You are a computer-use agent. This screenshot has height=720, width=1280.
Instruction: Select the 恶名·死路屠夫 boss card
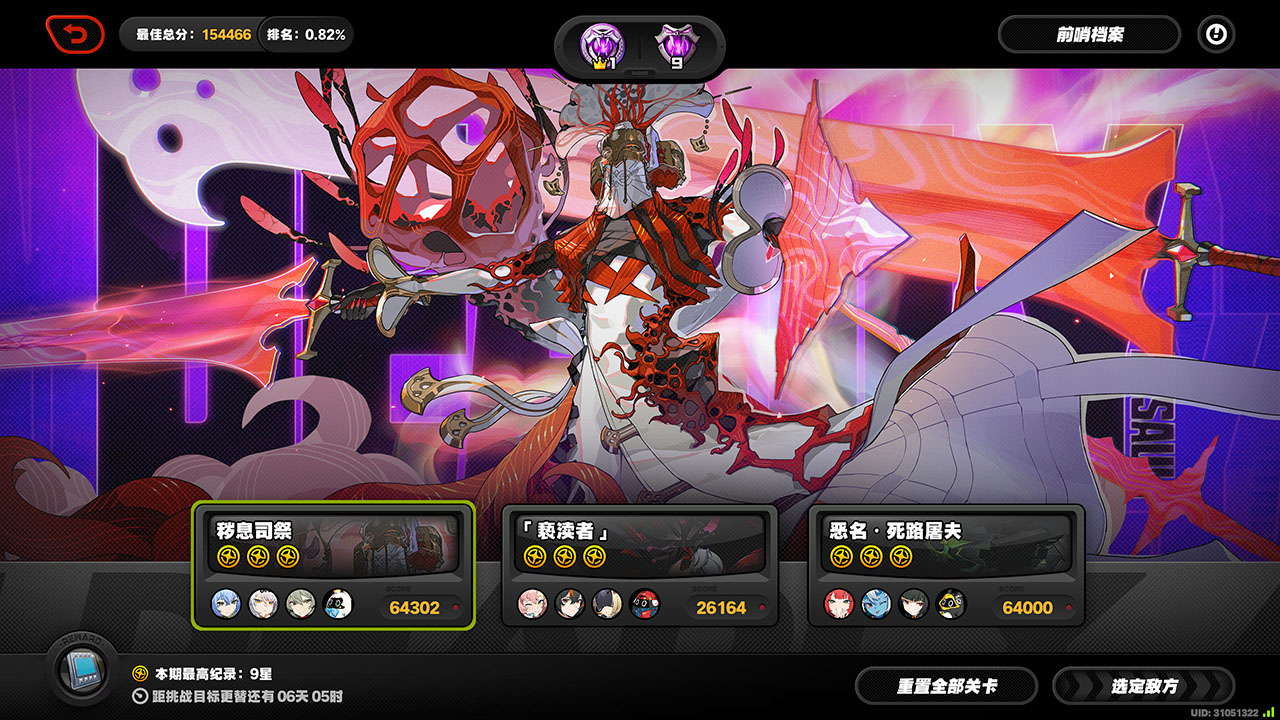[946, 565]
